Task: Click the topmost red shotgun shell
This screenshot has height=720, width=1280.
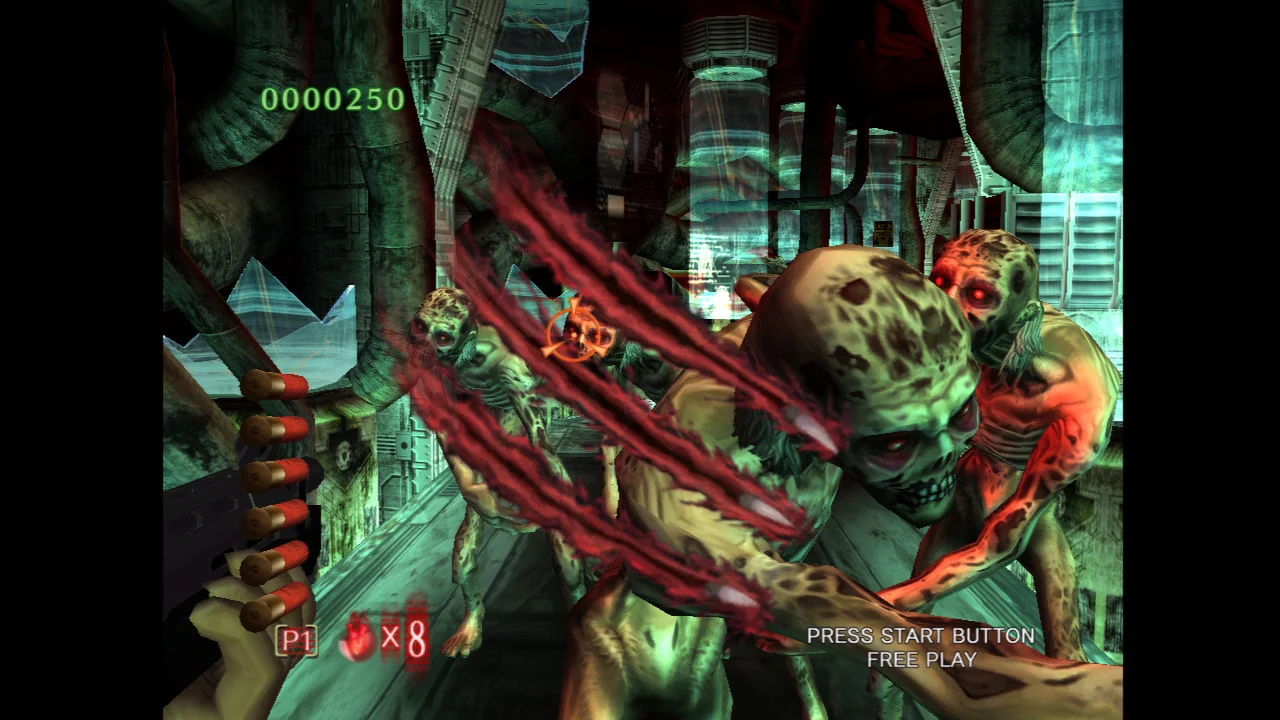Action: (x=277, y=385)
